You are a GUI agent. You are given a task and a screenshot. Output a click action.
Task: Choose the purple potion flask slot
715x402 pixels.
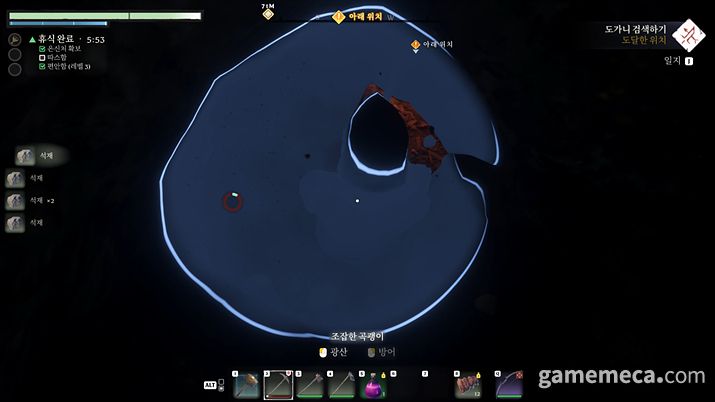point(372,384)
